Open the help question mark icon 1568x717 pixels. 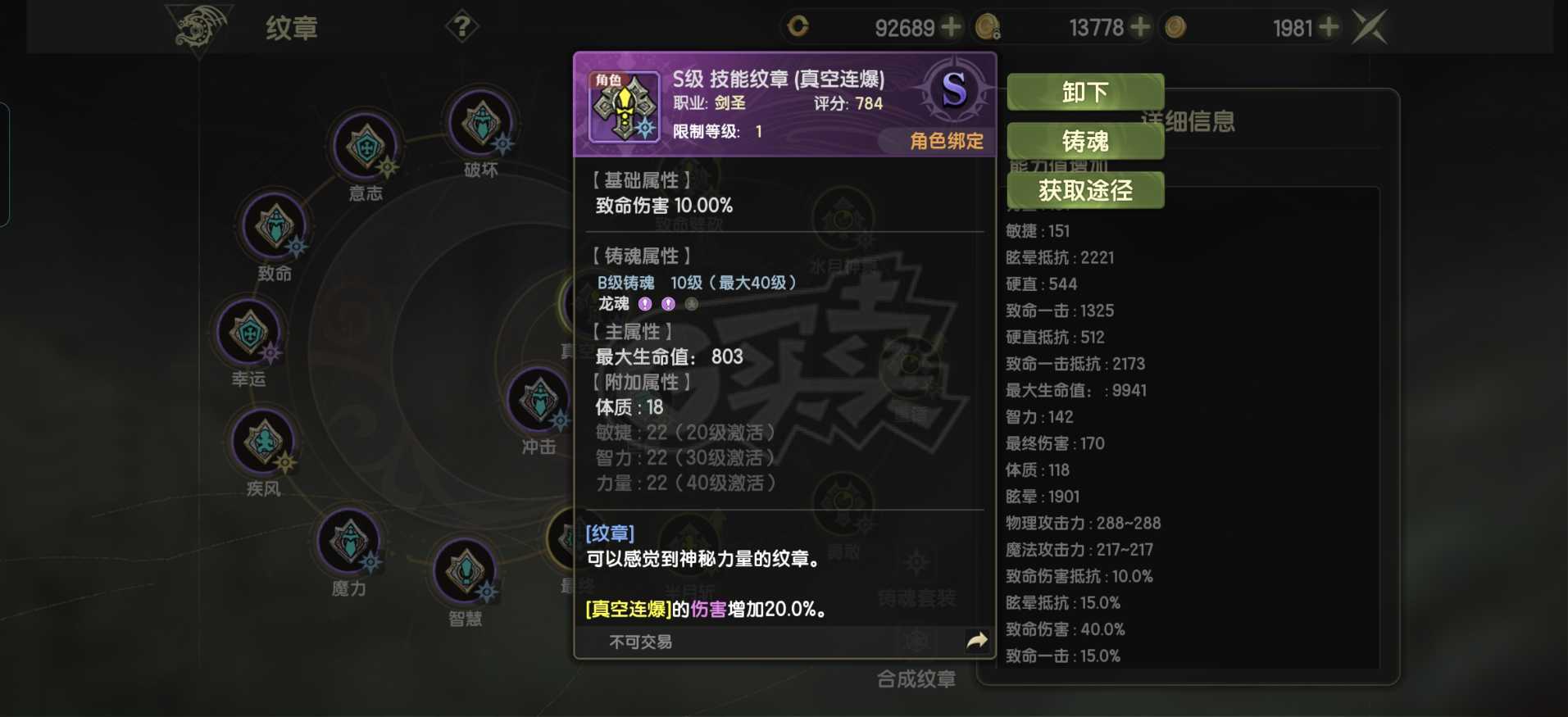463,25
